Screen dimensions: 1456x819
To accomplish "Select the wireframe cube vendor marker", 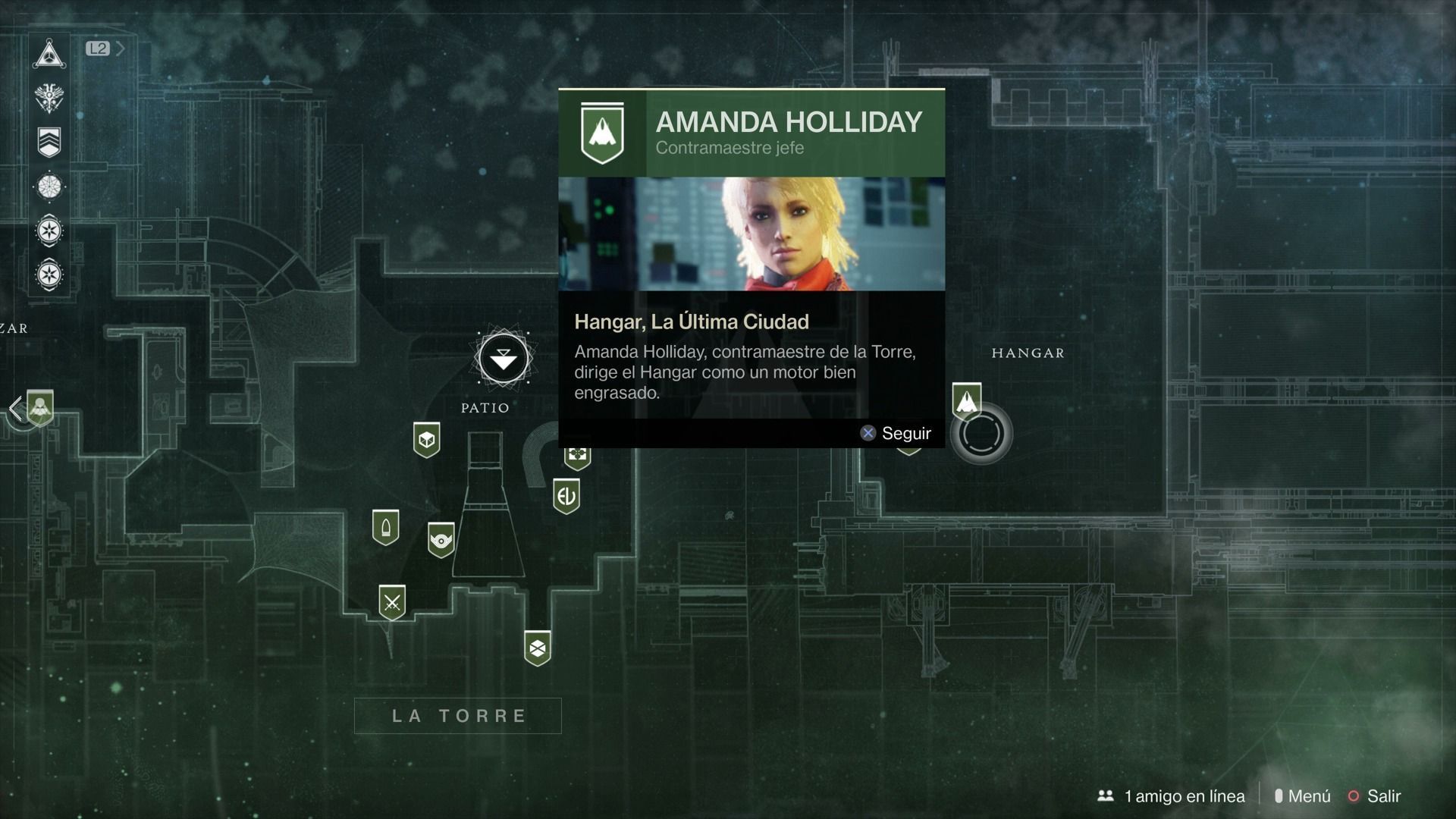I will point(426,440).
